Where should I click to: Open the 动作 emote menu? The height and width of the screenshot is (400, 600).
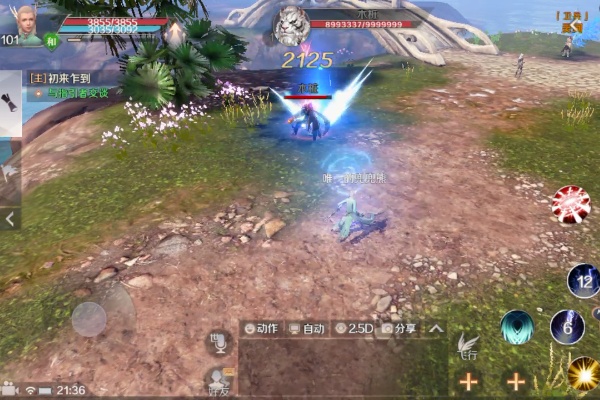tap(262, 328)
